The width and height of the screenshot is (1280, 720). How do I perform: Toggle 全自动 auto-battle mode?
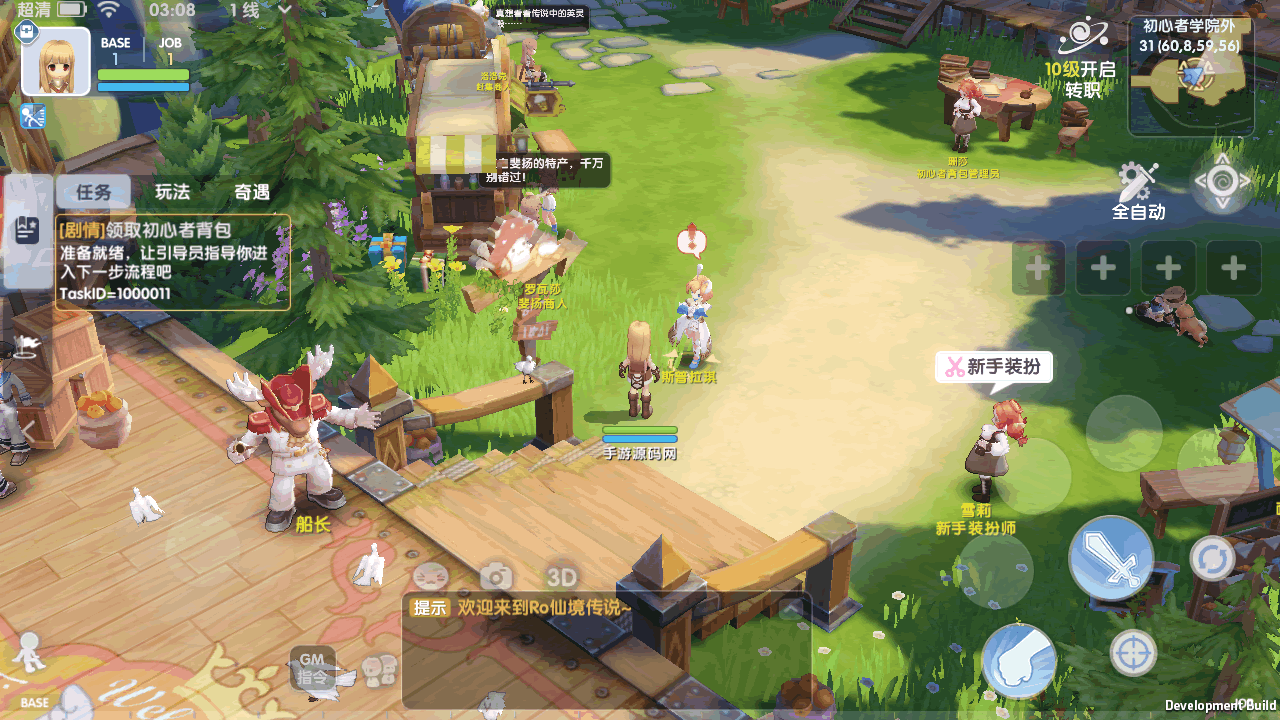point(1138,190)
